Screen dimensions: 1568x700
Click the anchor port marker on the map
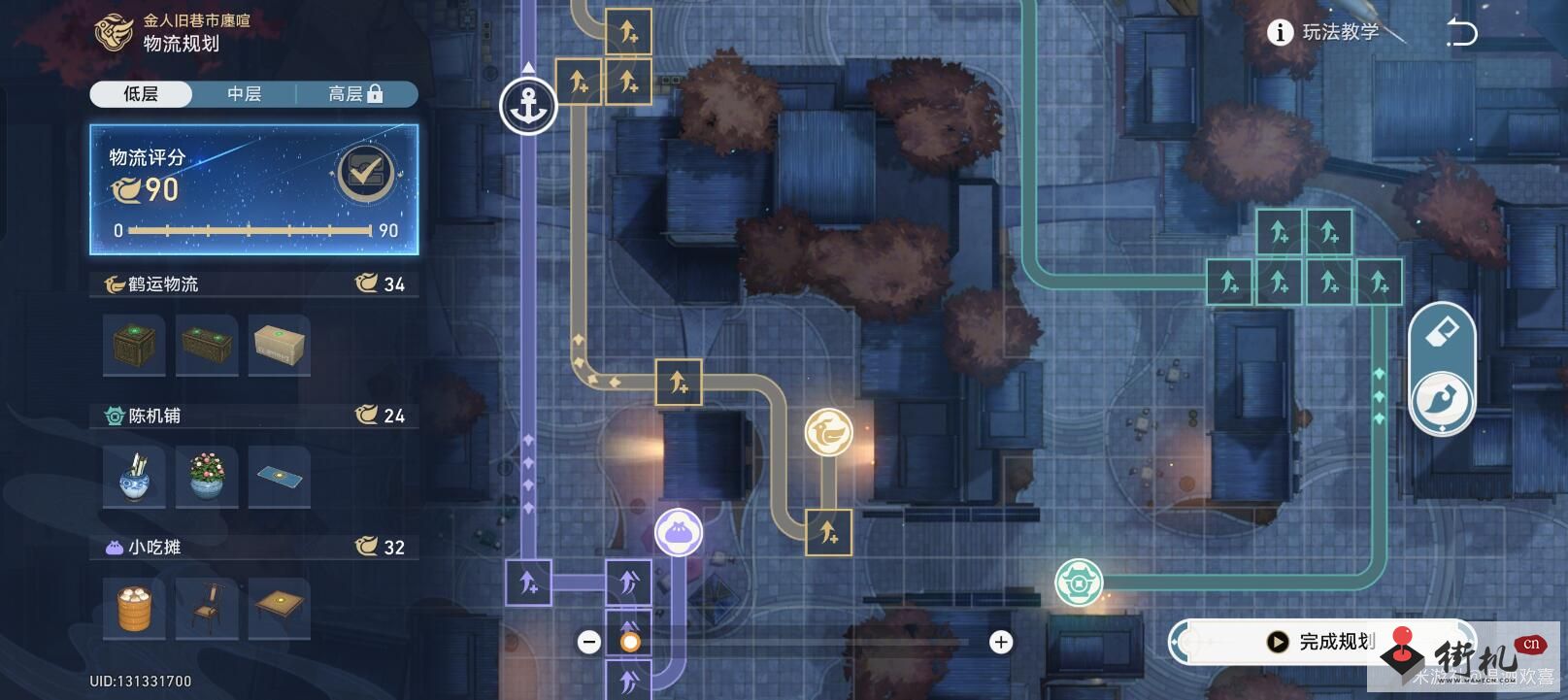529,105
